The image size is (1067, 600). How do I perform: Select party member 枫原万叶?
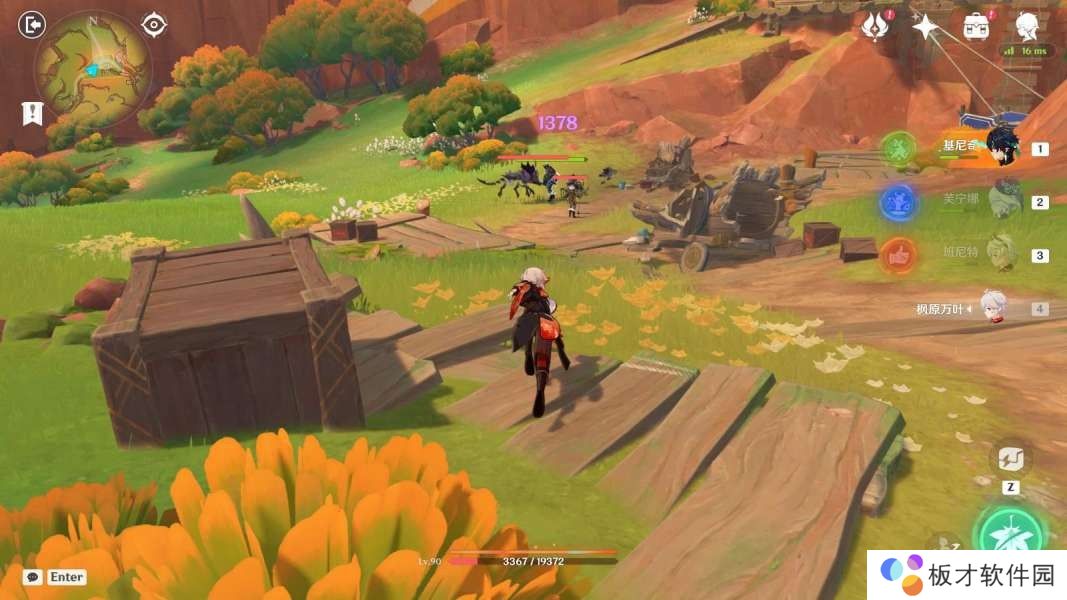coord(993,306)
